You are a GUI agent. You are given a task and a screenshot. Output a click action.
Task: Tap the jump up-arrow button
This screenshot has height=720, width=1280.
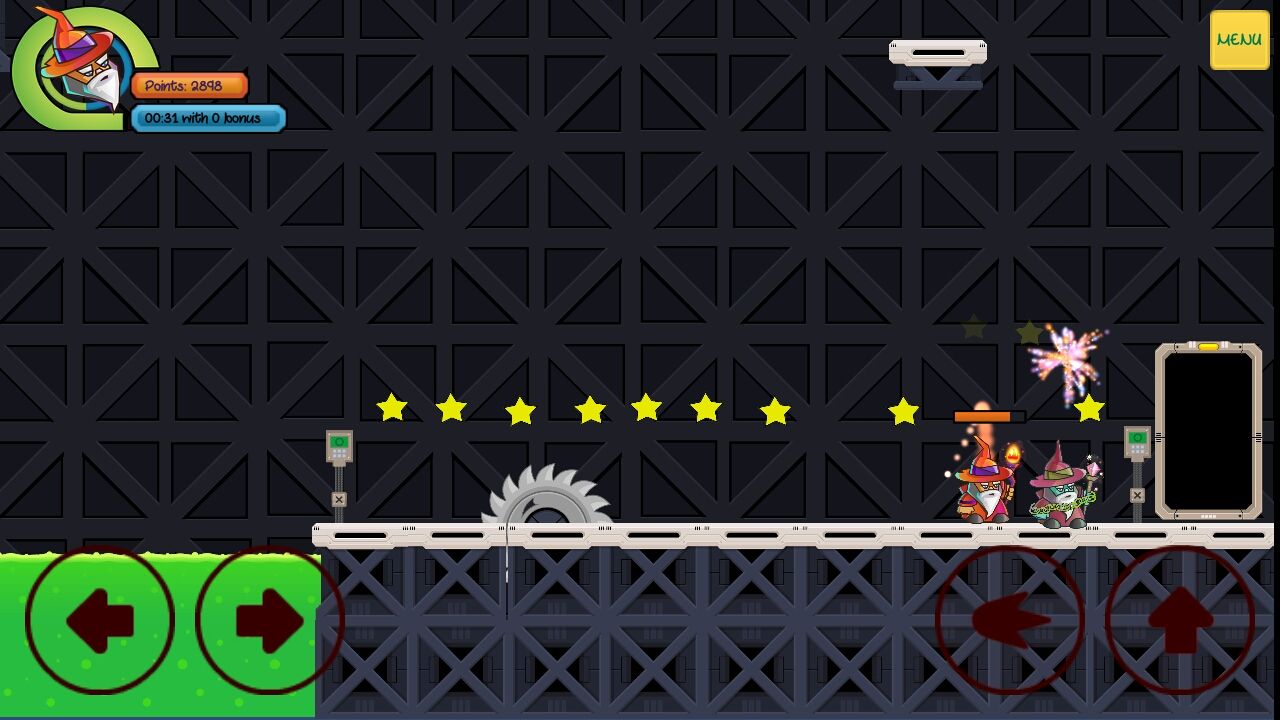[1180, 620]
